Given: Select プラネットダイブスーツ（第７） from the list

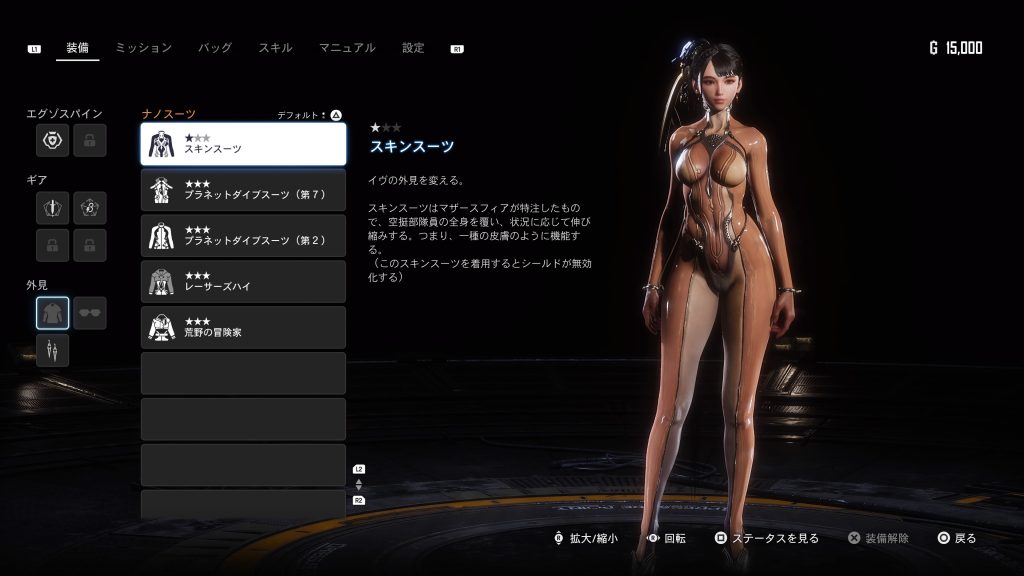Looking at the screenshot, I should pyautogui.click(x=243, y=190).
